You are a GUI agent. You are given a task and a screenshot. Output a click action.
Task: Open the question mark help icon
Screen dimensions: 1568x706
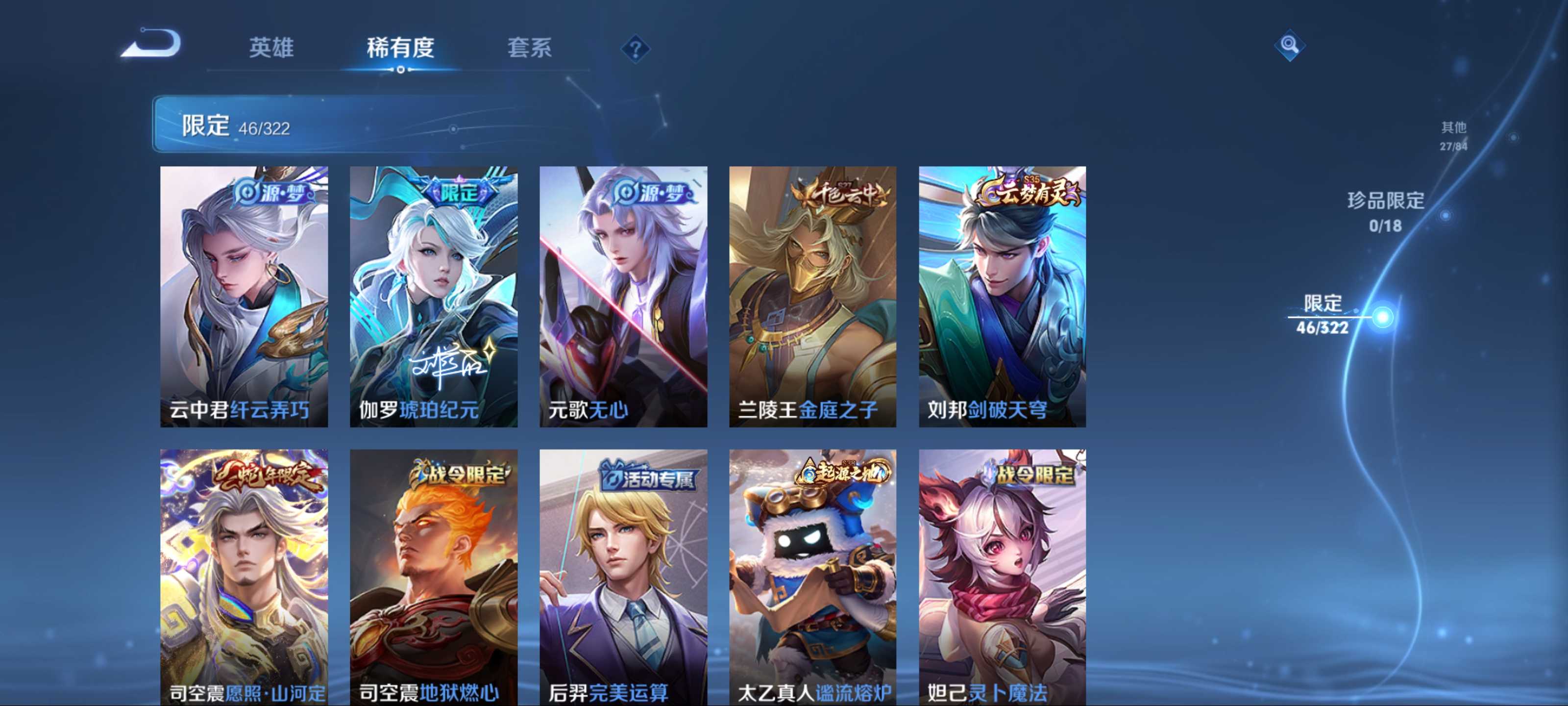pos(635,49)
